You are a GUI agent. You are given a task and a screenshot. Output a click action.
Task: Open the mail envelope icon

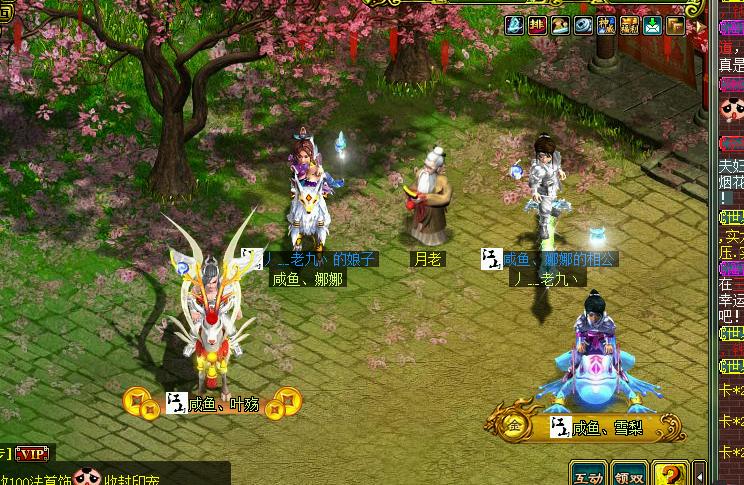652,26
